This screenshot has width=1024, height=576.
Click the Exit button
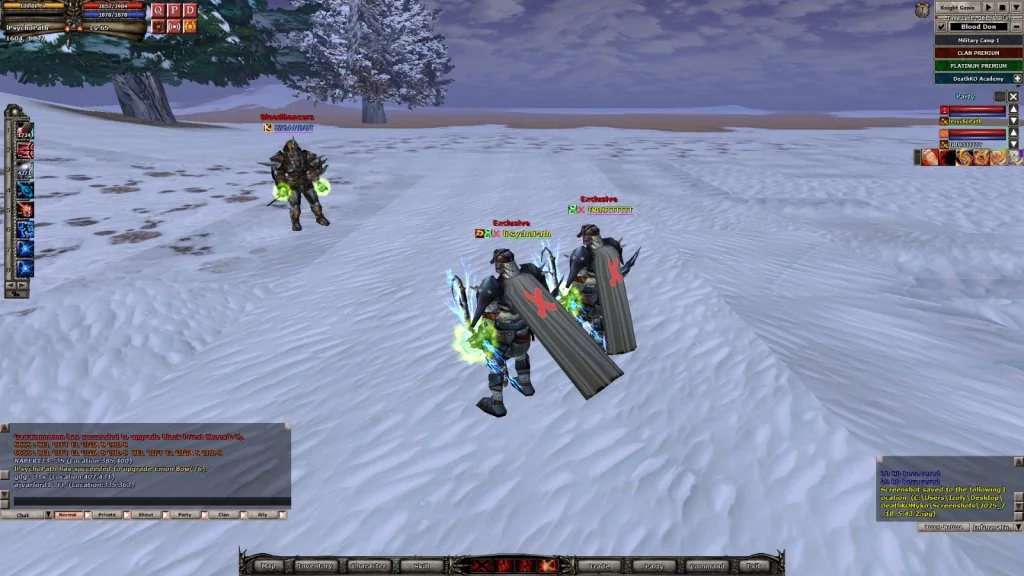point(753,566)
